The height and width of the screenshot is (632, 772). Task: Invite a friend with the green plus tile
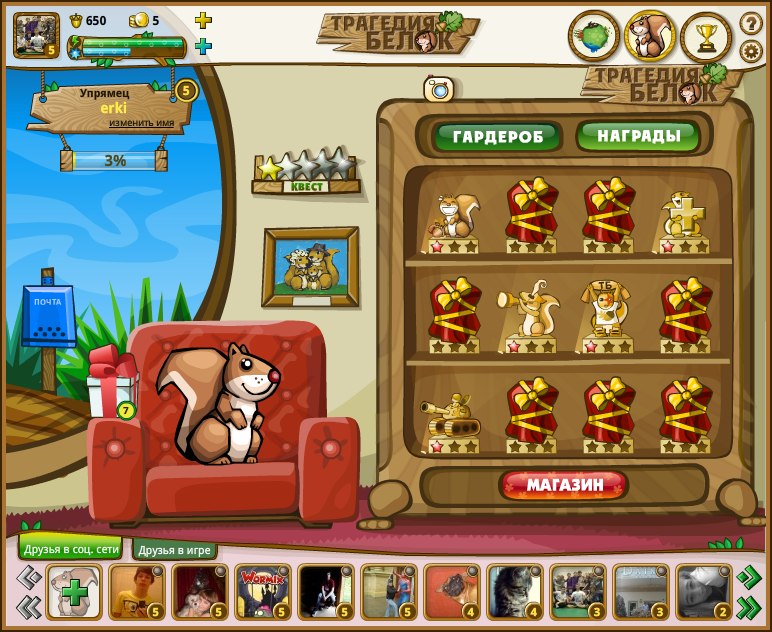click(74, 592)
